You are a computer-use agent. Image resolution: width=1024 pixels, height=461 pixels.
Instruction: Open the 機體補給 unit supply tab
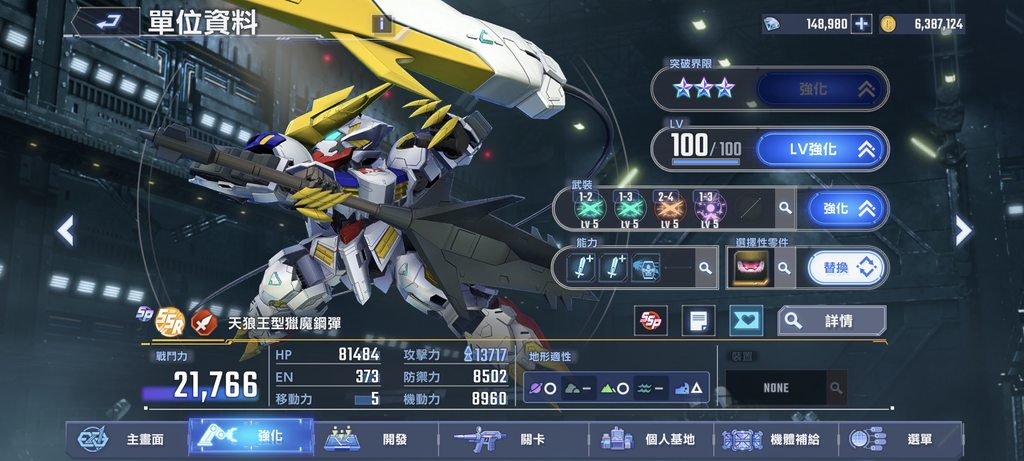tap(773, 439)
